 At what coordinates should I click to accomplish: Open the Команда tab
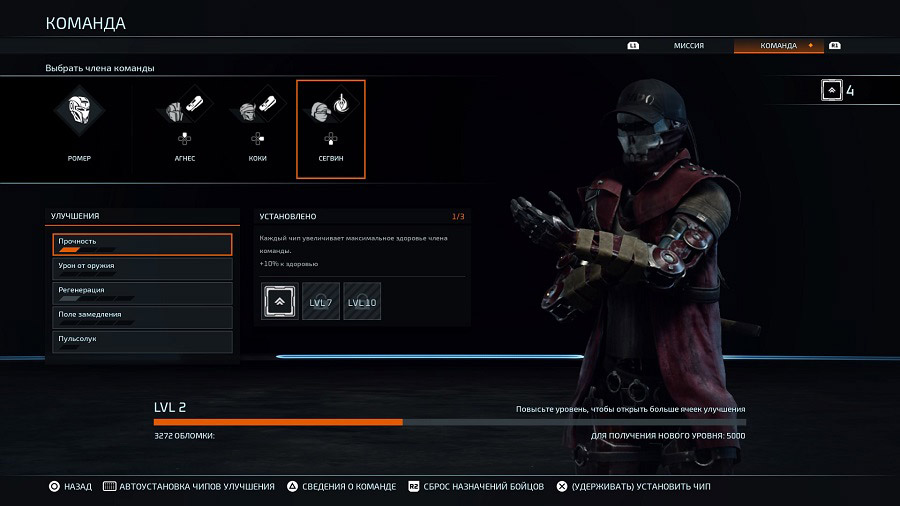(778, 46)
